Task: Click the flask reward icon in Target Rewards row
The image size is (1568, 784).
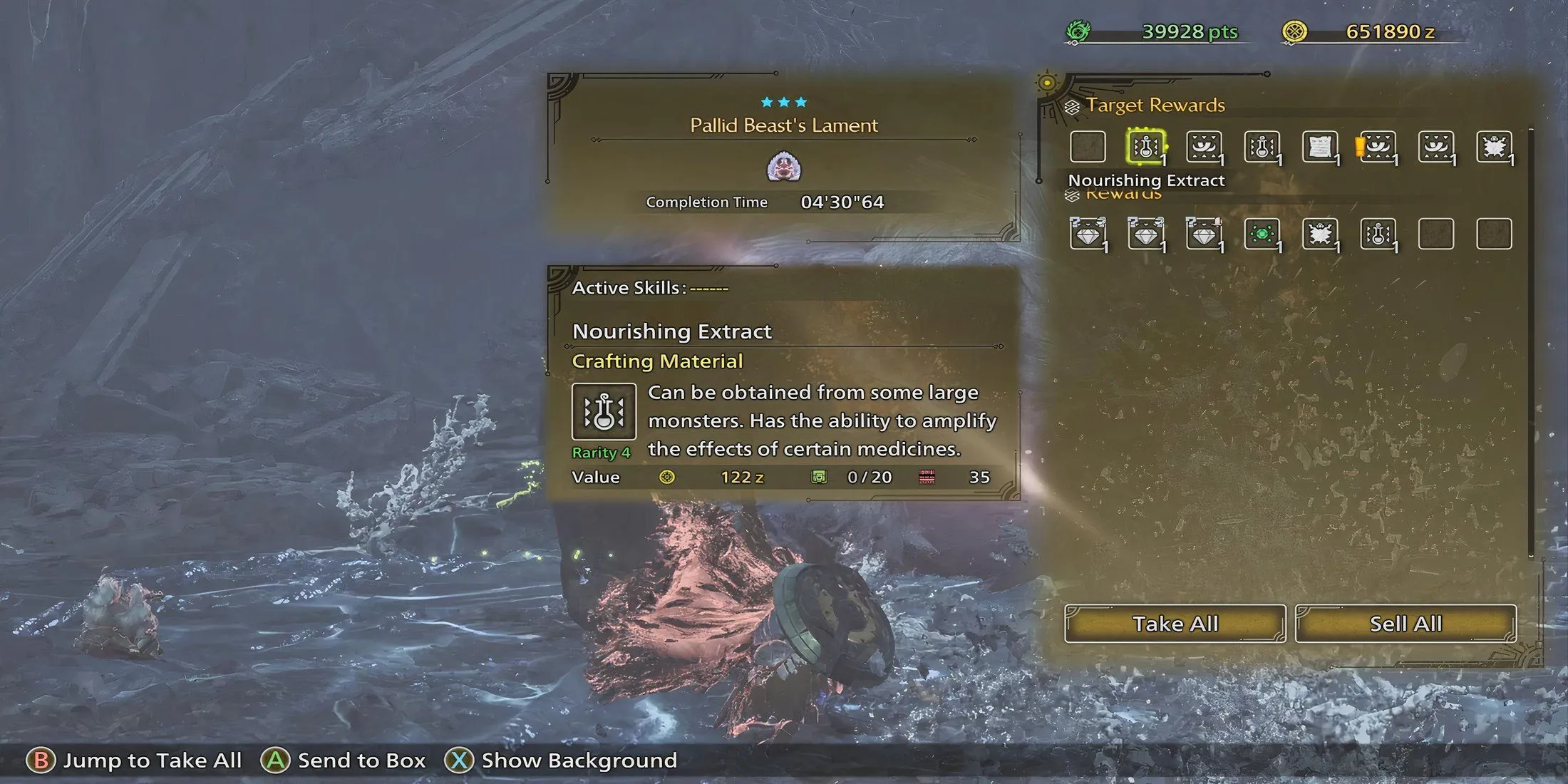Action: click(1262, 146)
